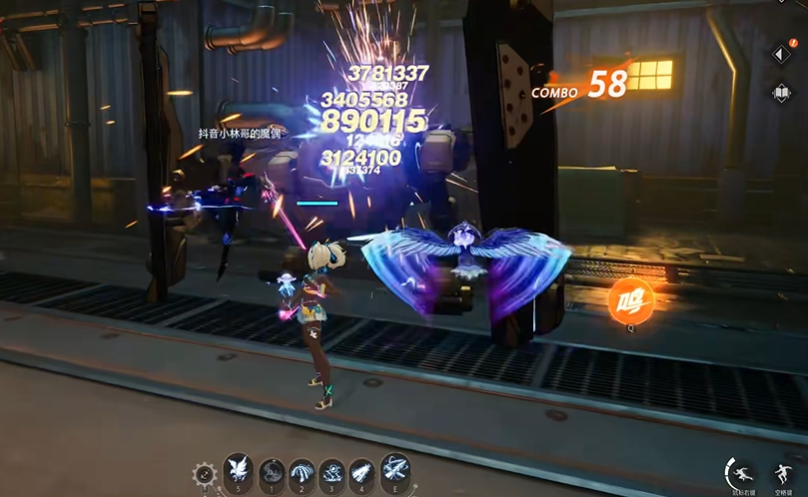The width and height of the screenshot is (808, 497).
Task: Use the swirling vortex skill in slot 1
Action: click(272, 470)
